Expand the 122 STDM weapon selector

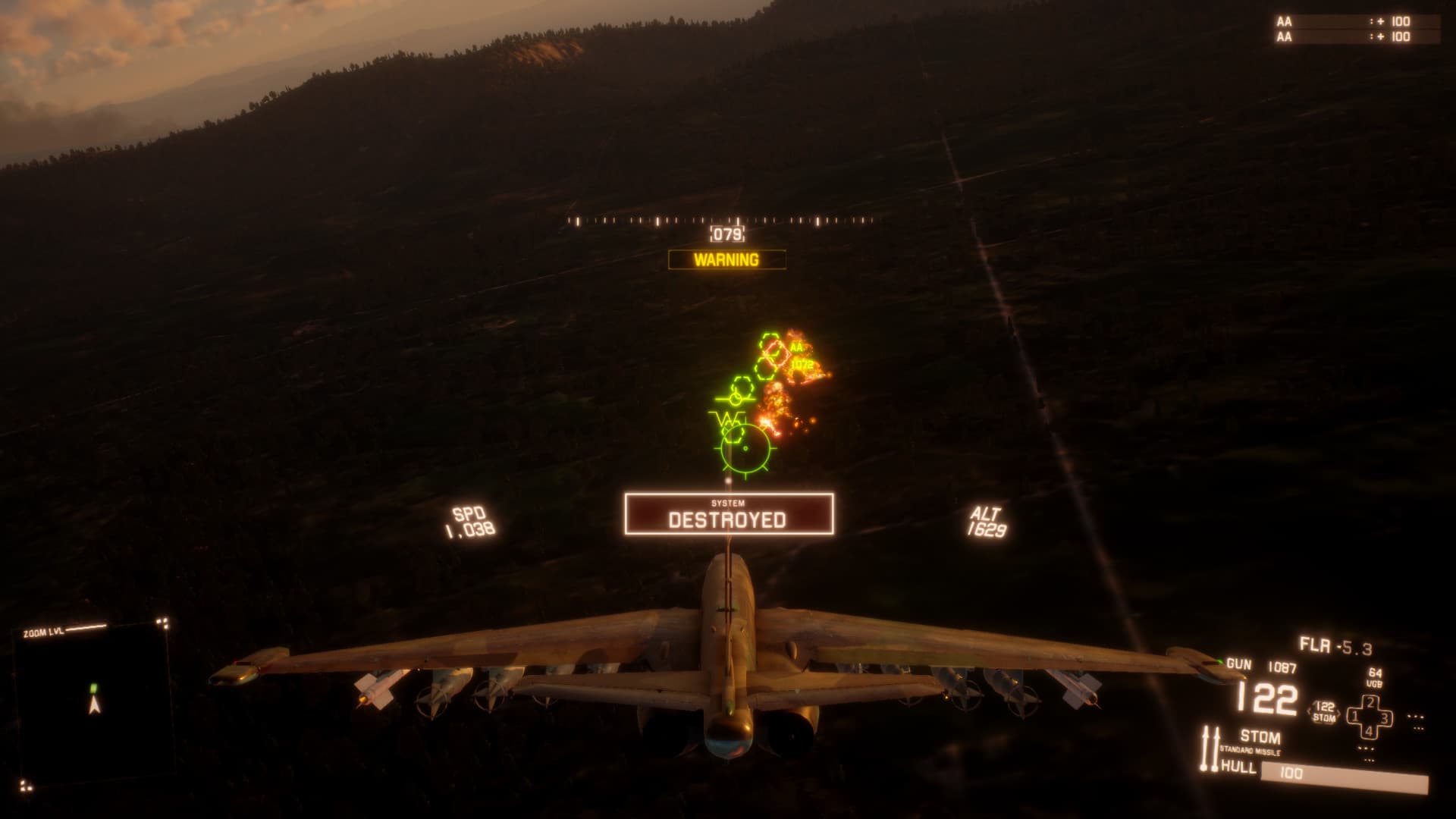1323,711
